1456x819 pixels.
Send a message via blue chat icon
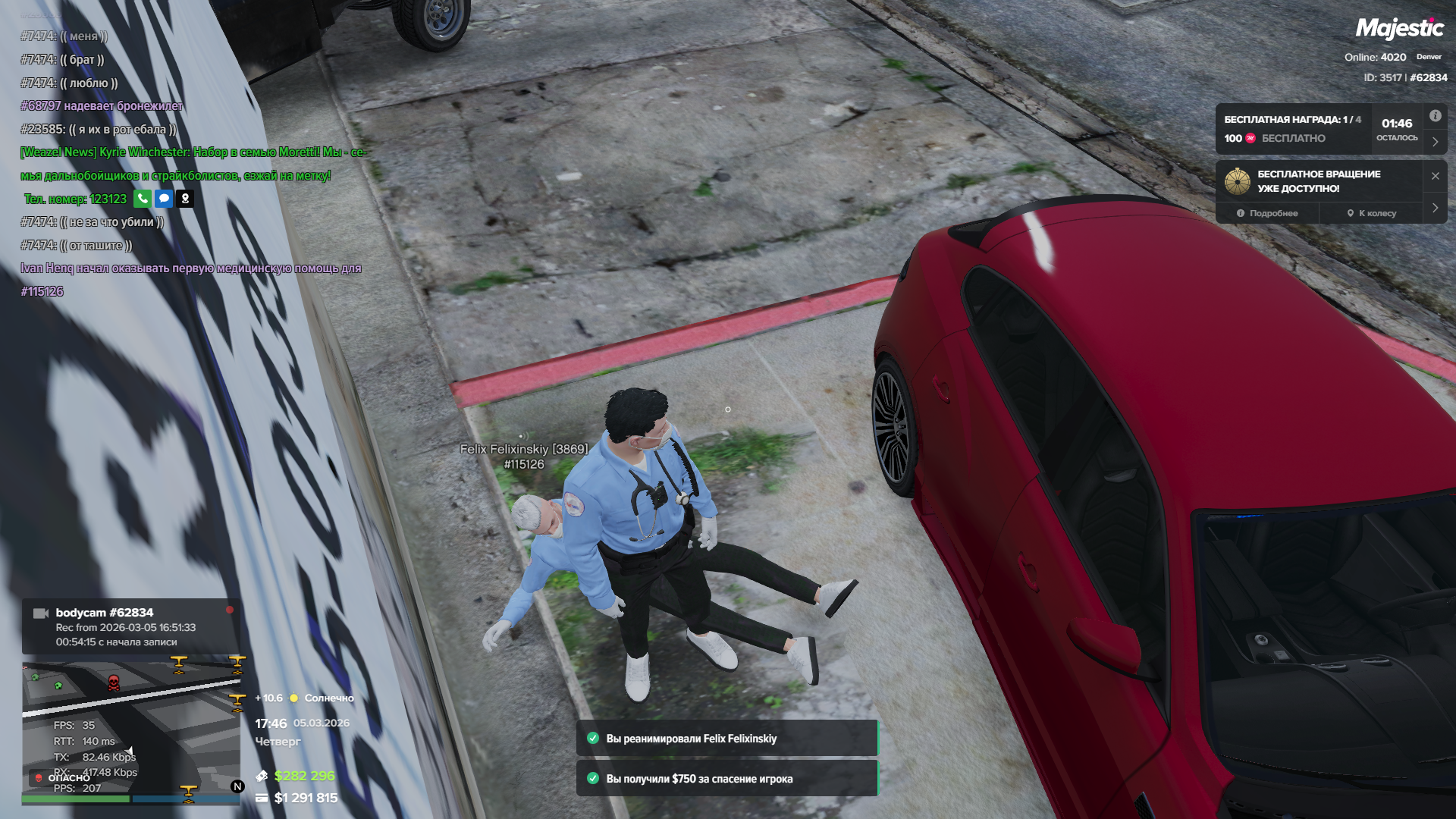pos(164,199)
